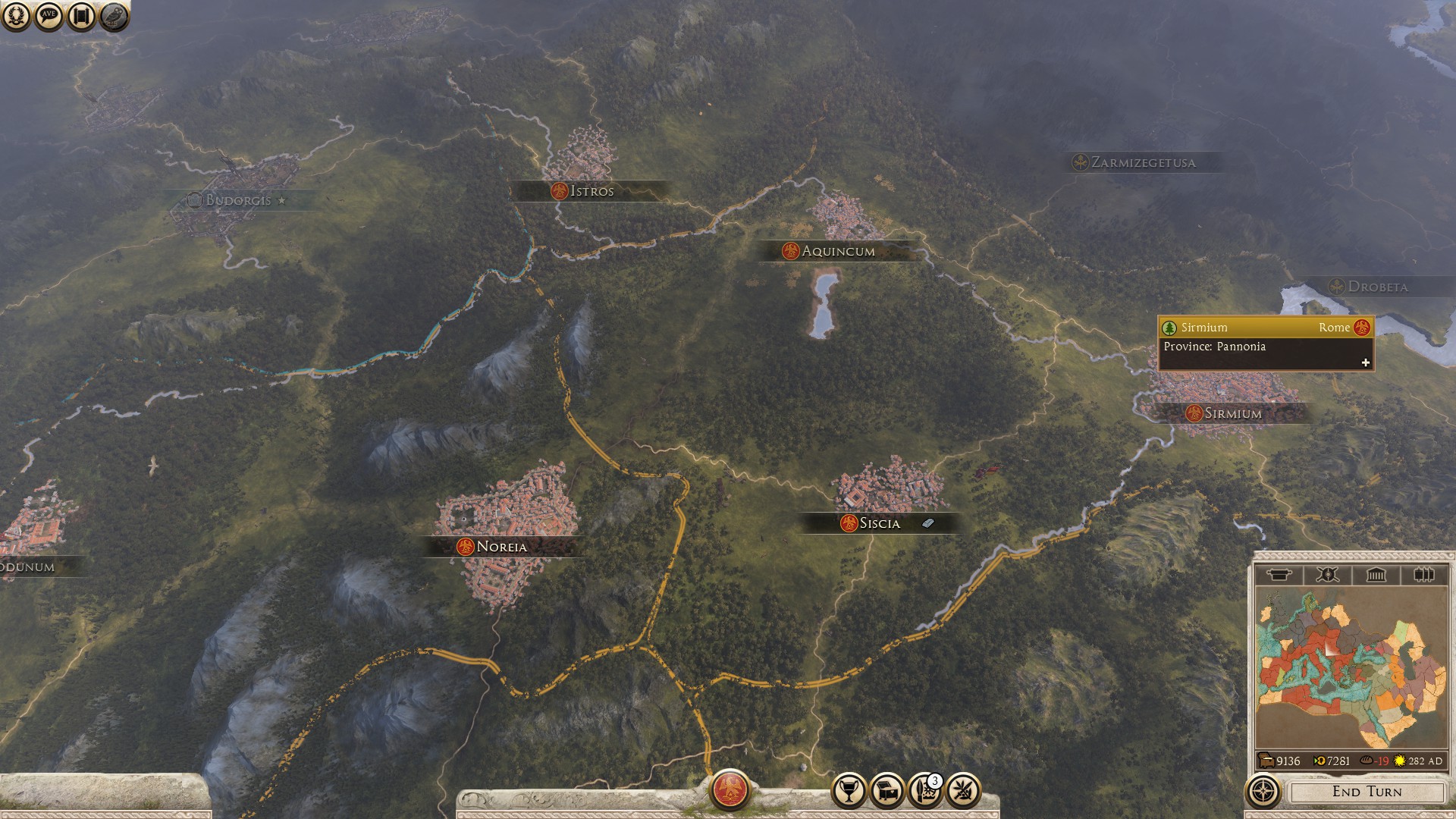Select the Noreia settlement label
1456x819 pixels.
click(x=501, y=547)
